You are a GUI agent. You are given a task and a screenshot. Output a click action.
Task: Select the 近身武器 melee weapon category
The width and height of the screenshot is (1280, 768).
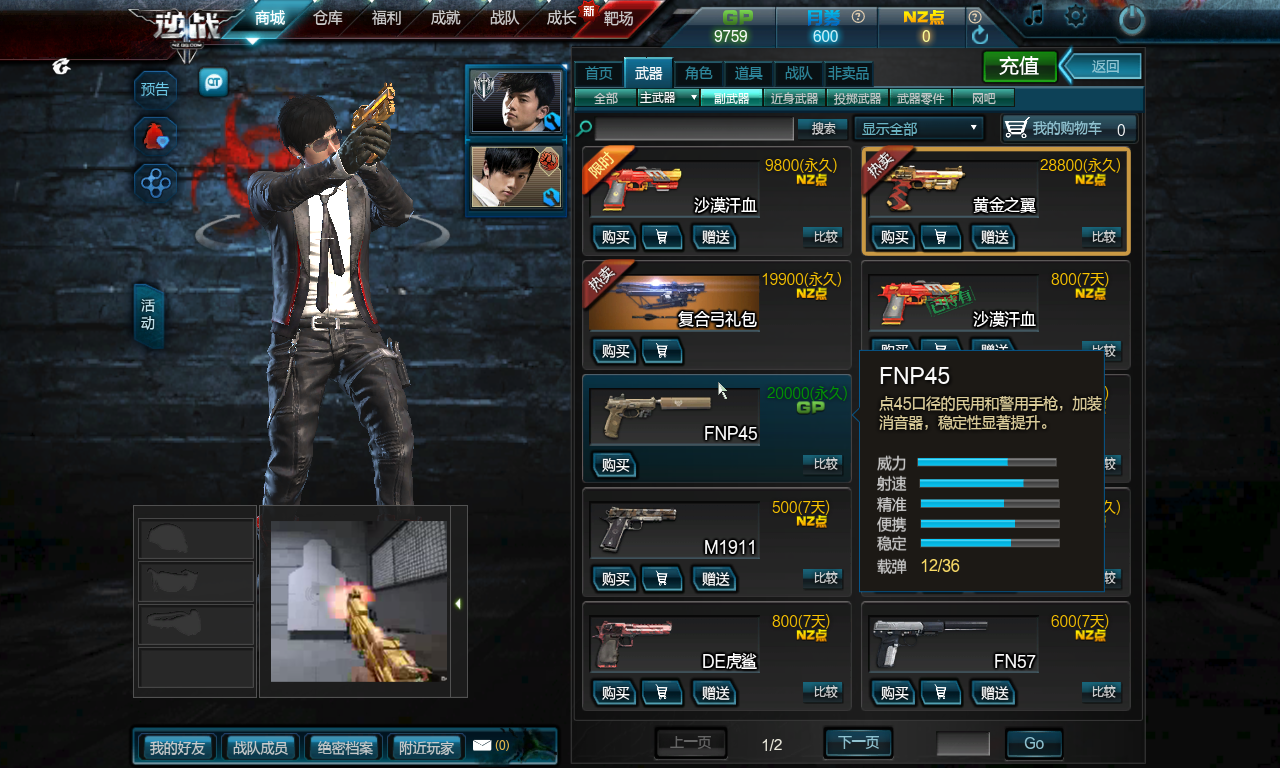[x=794, y=98]
